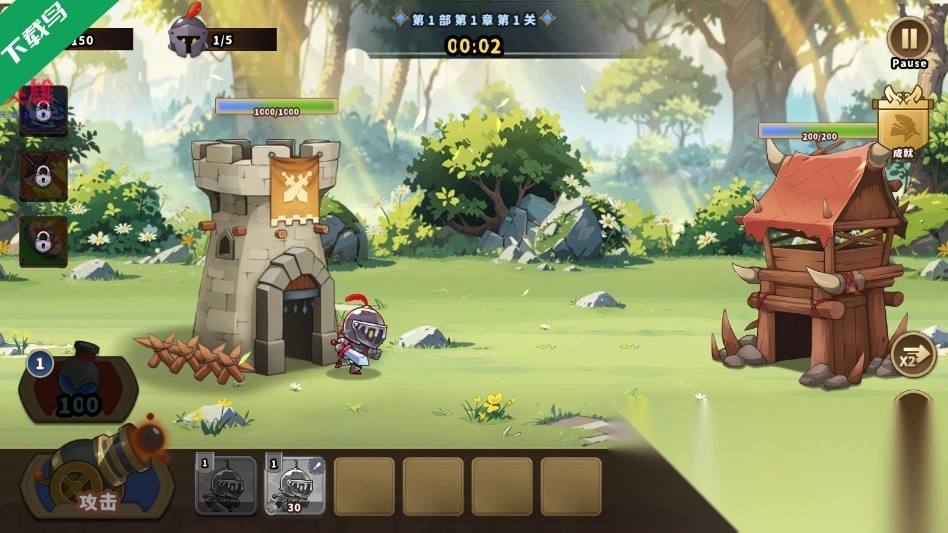Click the locked orange skill slot
Image resolution: width=948 pixels, height=533 pixels.
click(x=43, y=176)
